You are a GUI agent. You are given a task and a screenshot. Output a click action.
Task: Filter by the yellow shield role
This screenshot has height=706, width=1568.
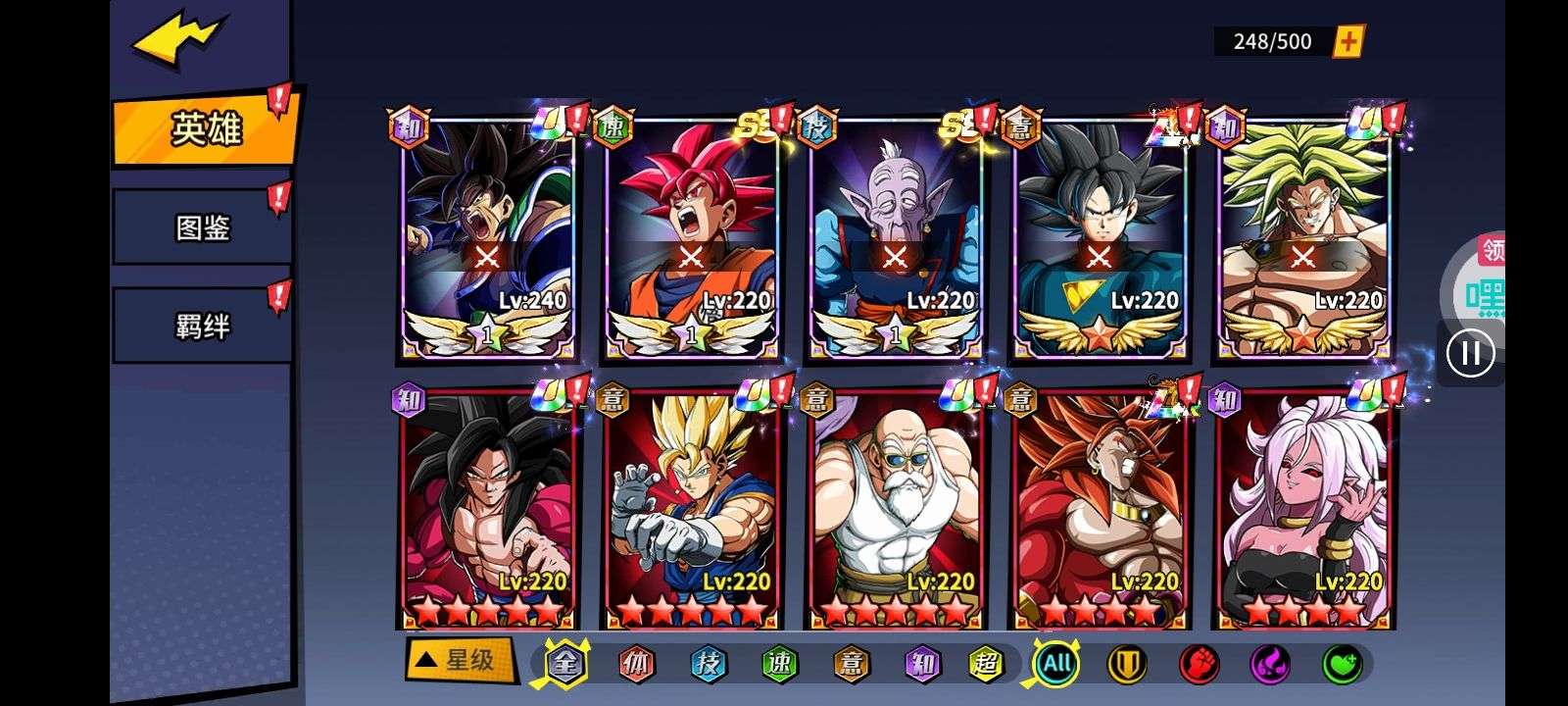click(x=1127, y=664)
